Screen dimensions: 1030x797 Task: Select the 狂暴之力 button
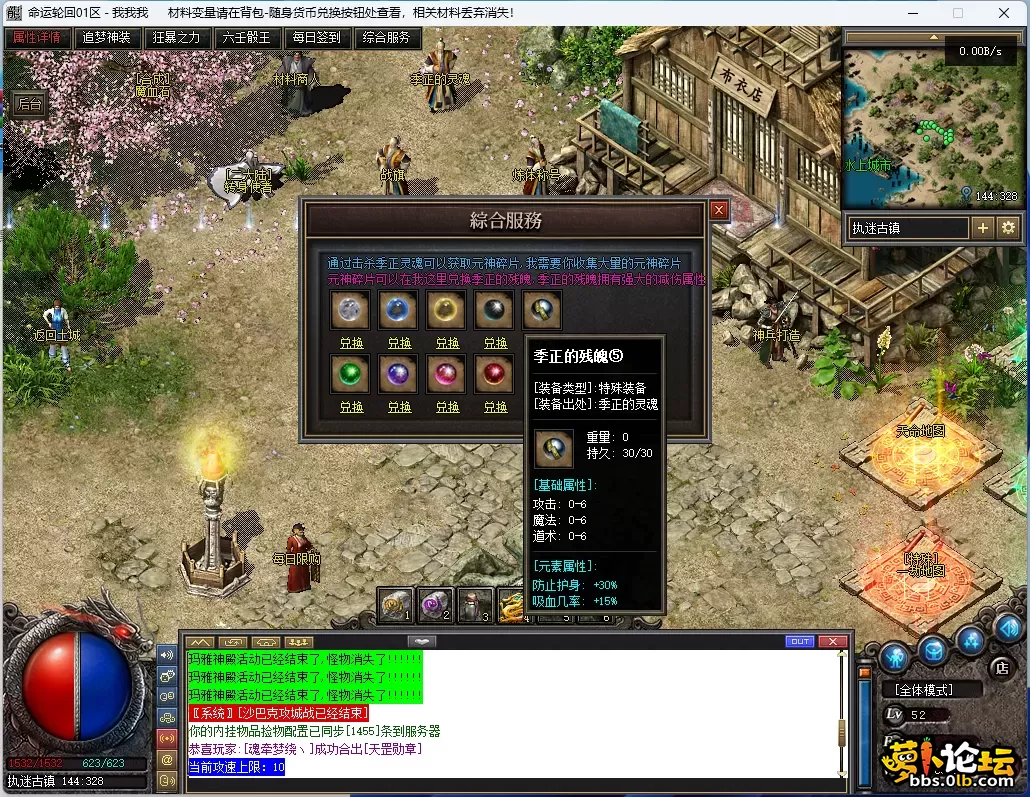[x=177, y=38]
